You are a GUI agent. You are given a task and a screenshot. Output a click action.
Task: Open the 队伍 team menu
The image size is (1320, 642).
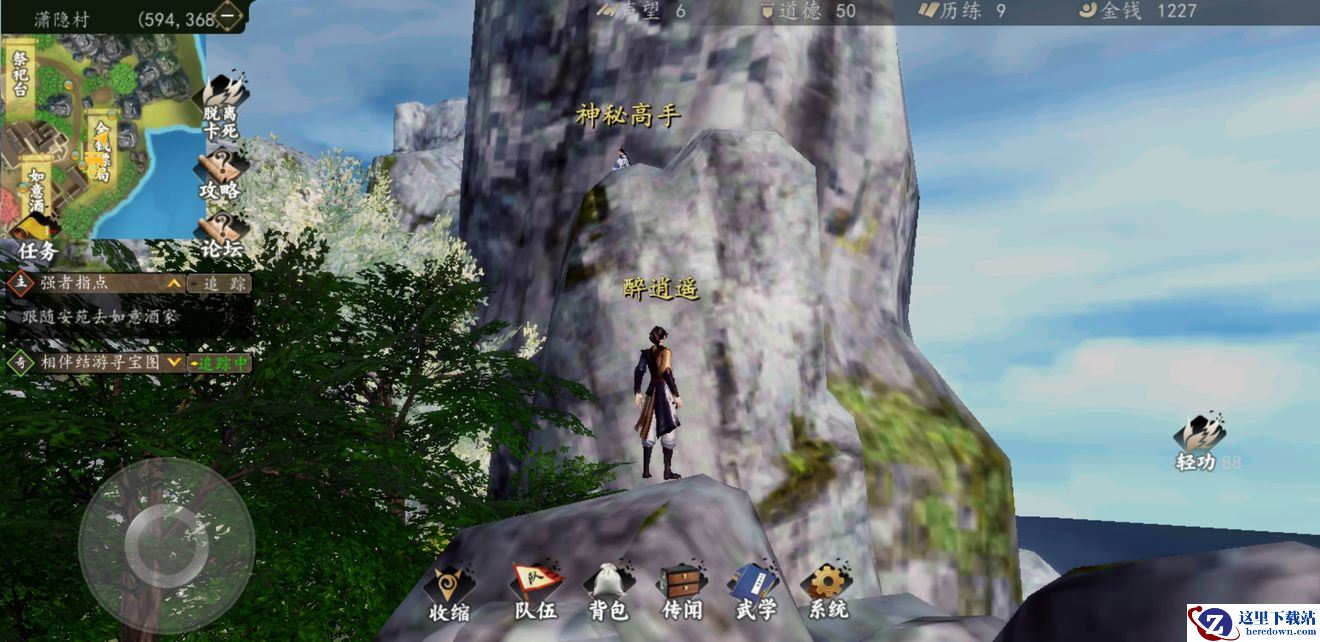click(535, 592)
